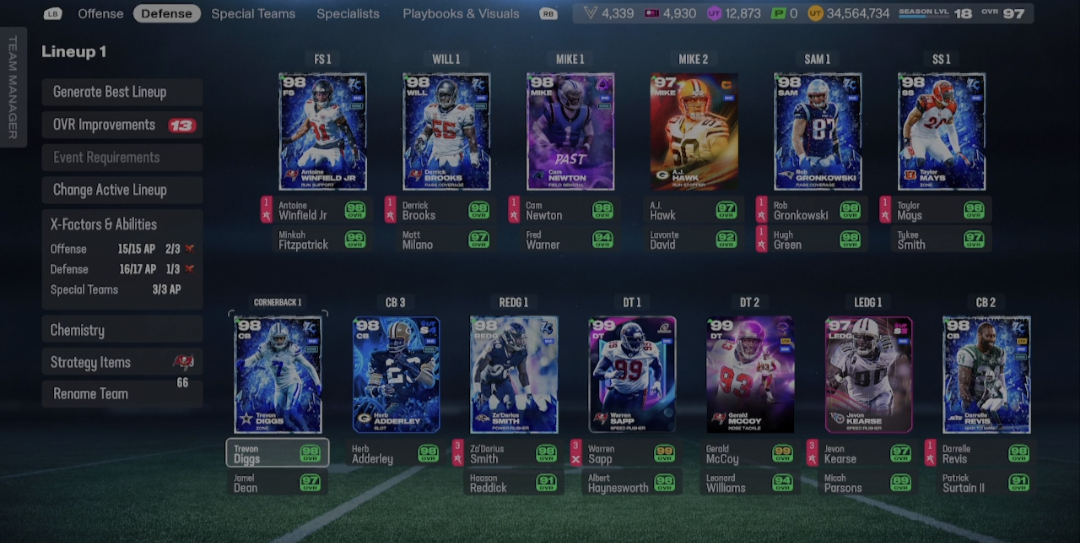Screen dimensions: 1080x543
Task: Click Warren Sapp DT card
Action: 631,375
